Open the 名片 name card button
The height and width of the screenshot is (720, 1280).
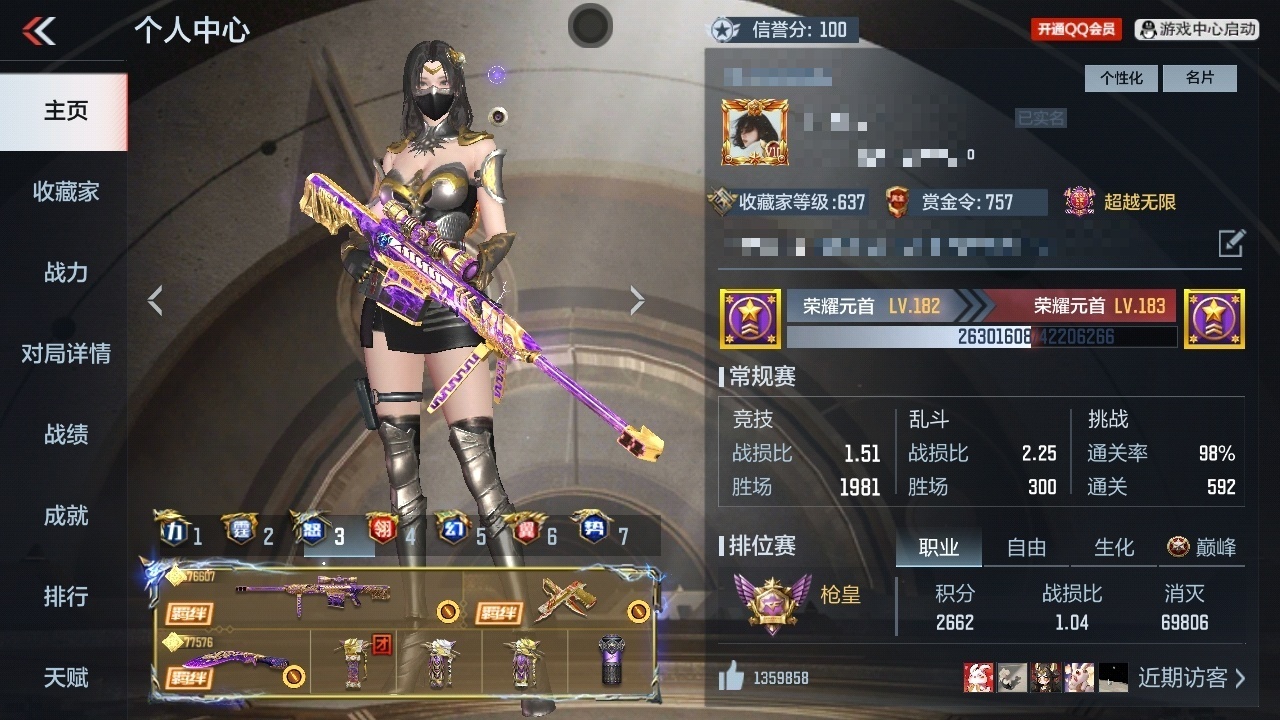pyautogui.click(x=1199, y=78)
